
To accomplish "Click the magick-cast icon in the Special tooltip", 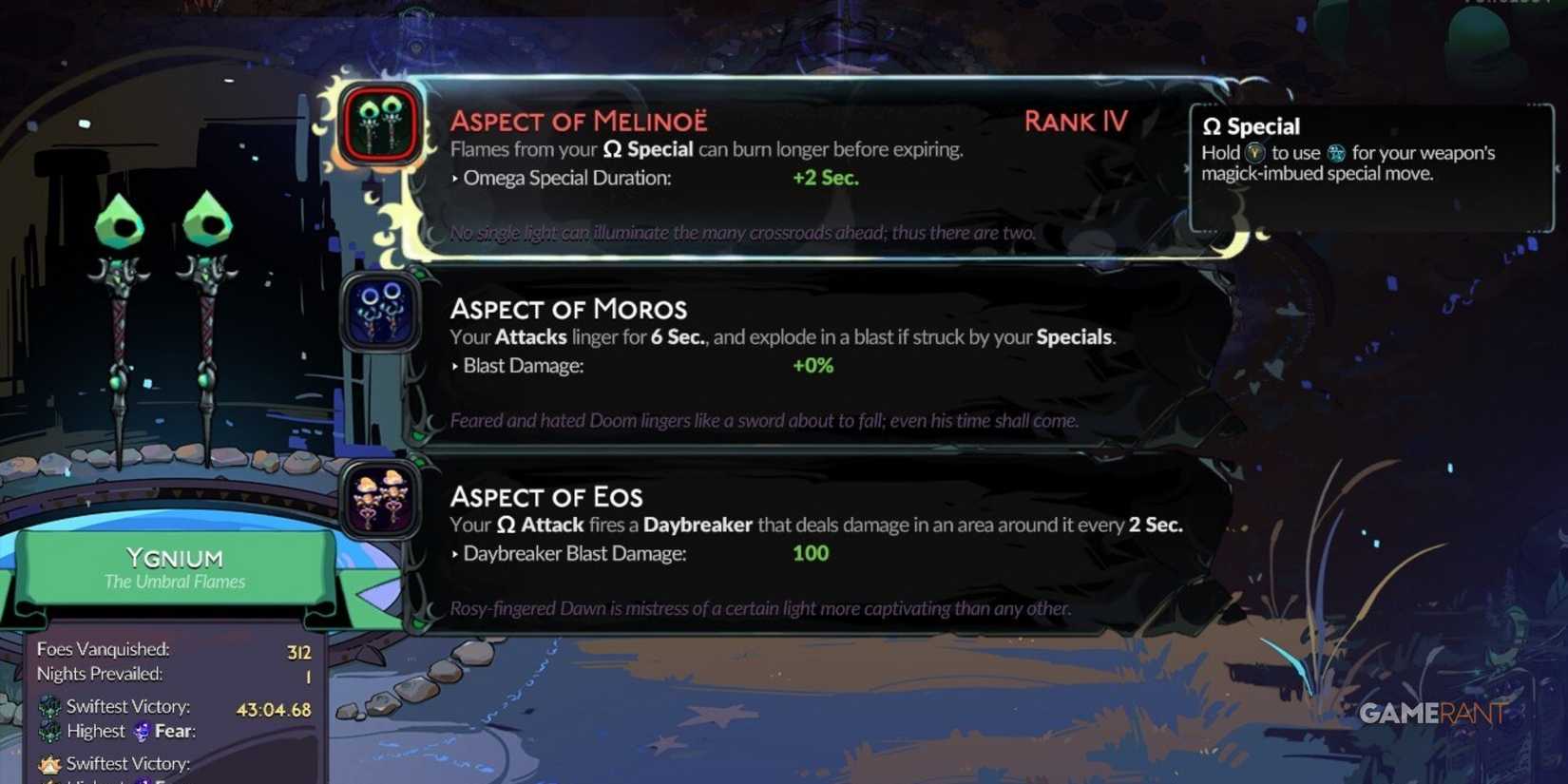I will (1336, 152).
